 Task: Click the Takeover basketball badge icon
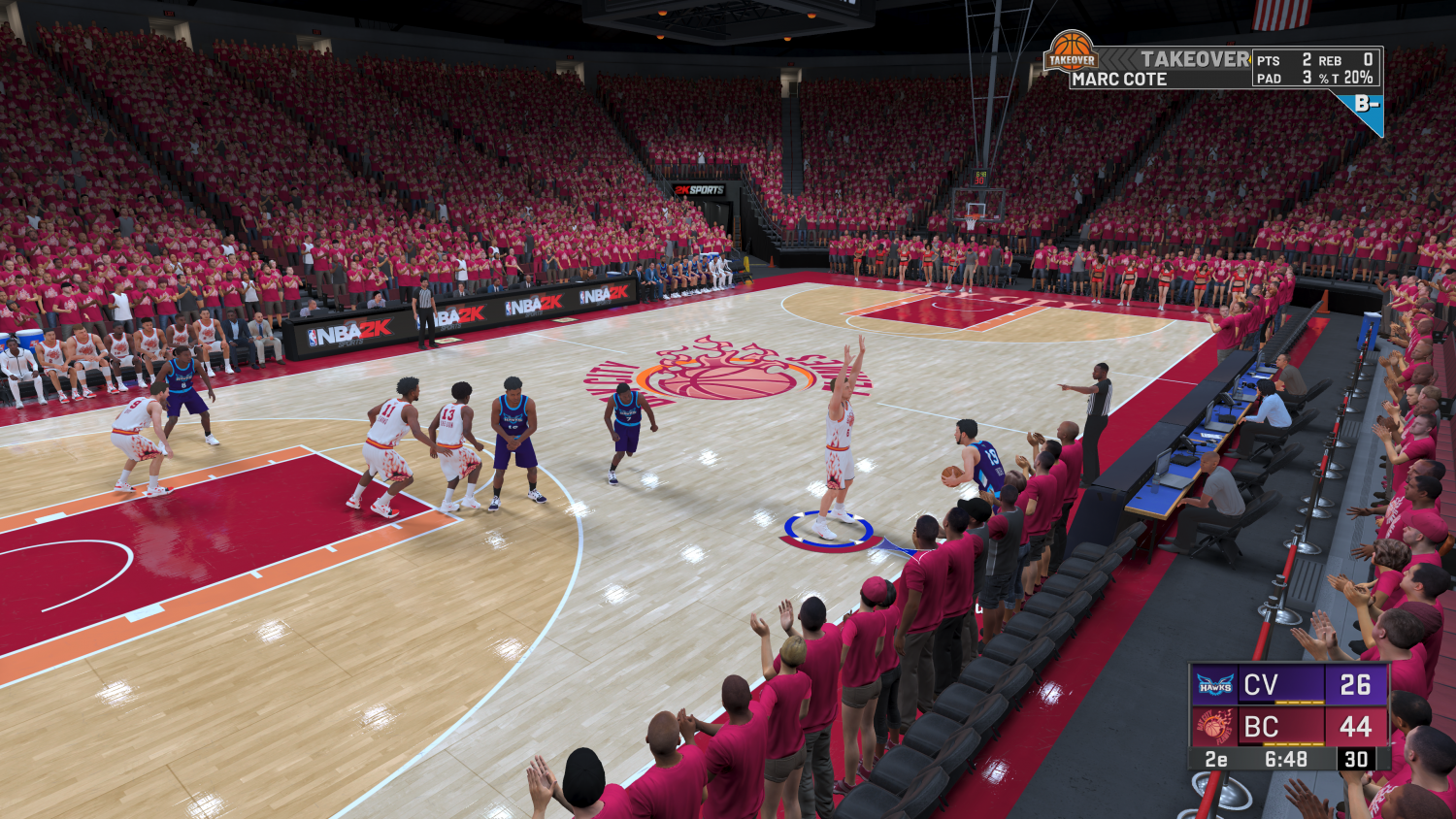coord(1072,51)
